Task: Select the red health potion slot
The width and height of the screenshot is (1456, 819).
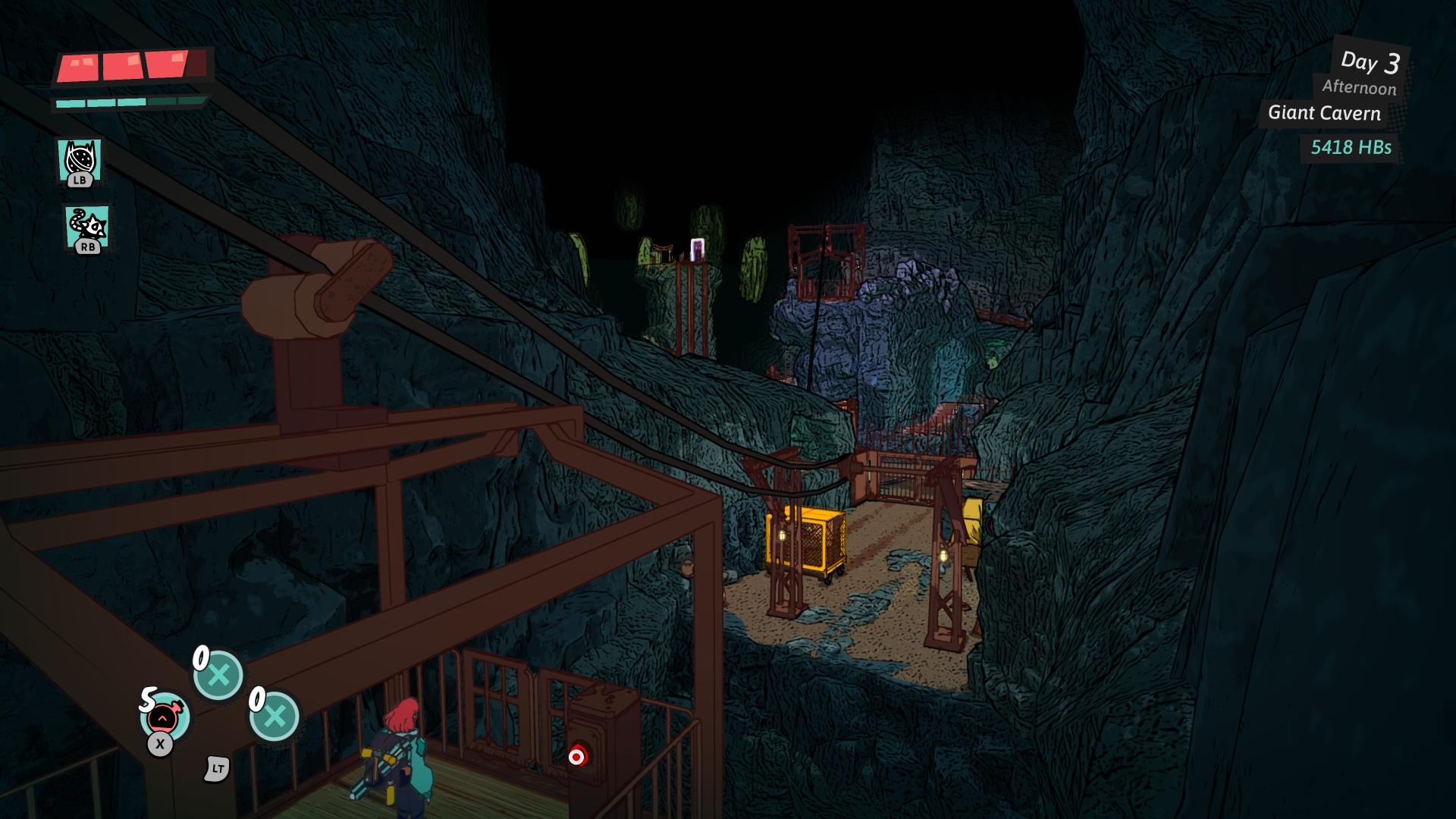Action: pyautogui.click(x=164, y=717)
